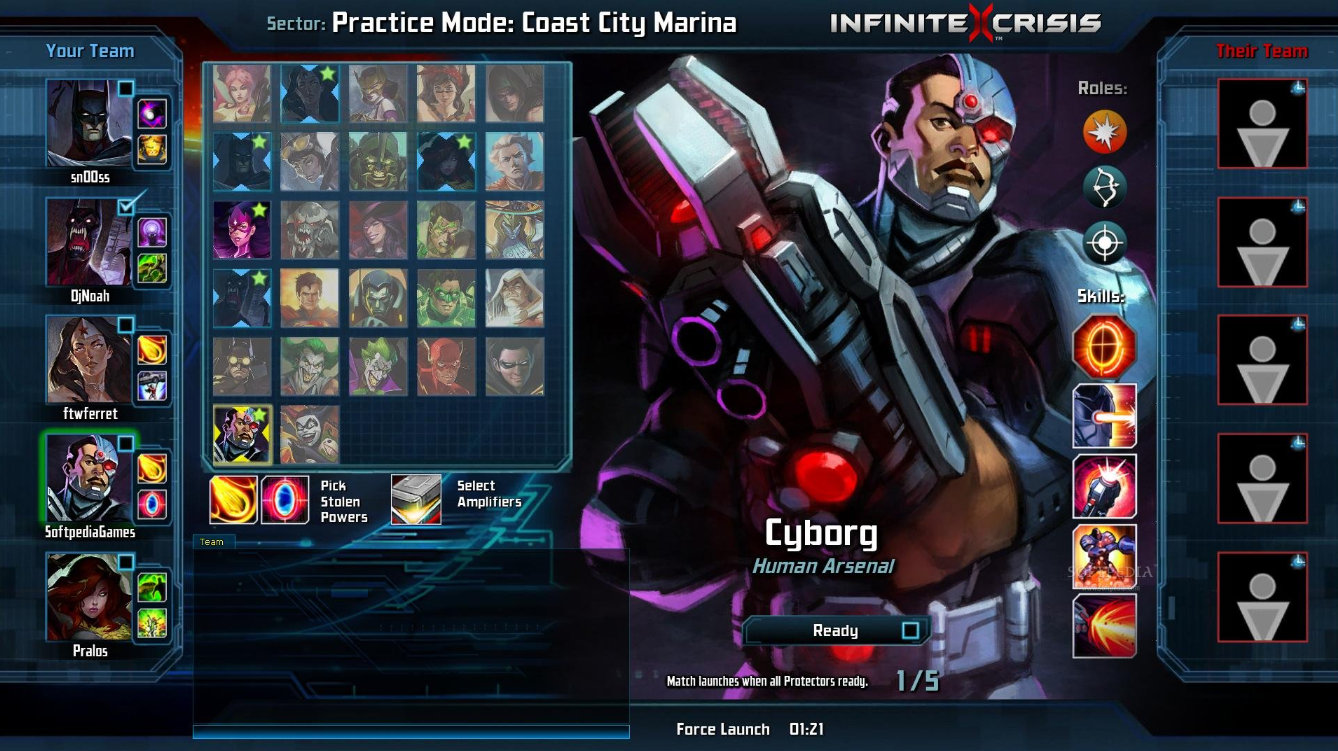Choose The Flash champion portrait
Image resolution: width=1338 pixels, height=751 pixels.
(x=446, y=365)
